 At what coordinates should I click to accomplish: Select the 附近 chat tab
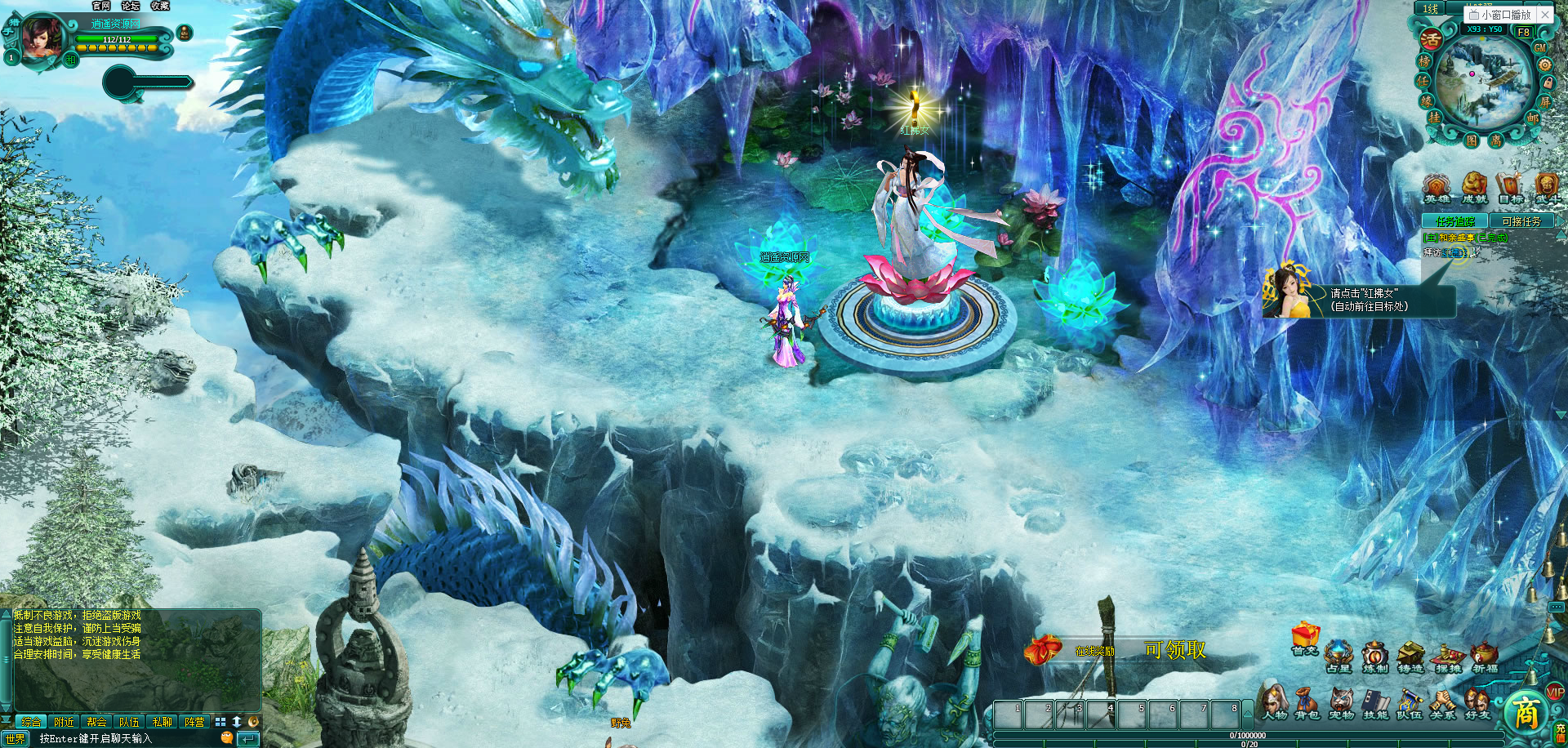(x=63, y=722)
